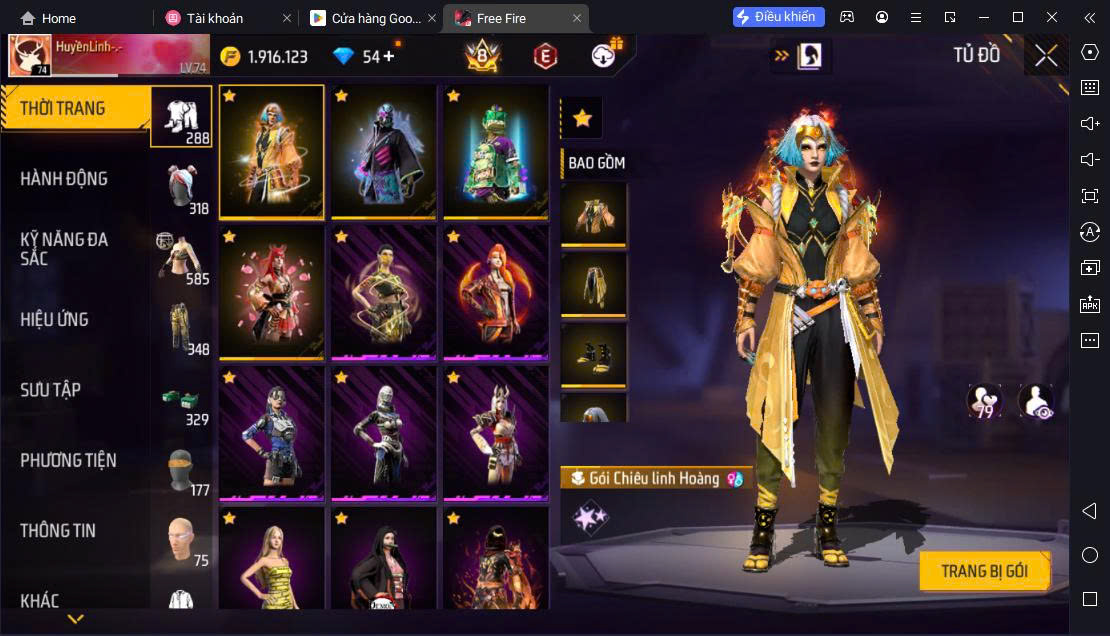Pick the green crocodile costume bundle

click(496, 151)
